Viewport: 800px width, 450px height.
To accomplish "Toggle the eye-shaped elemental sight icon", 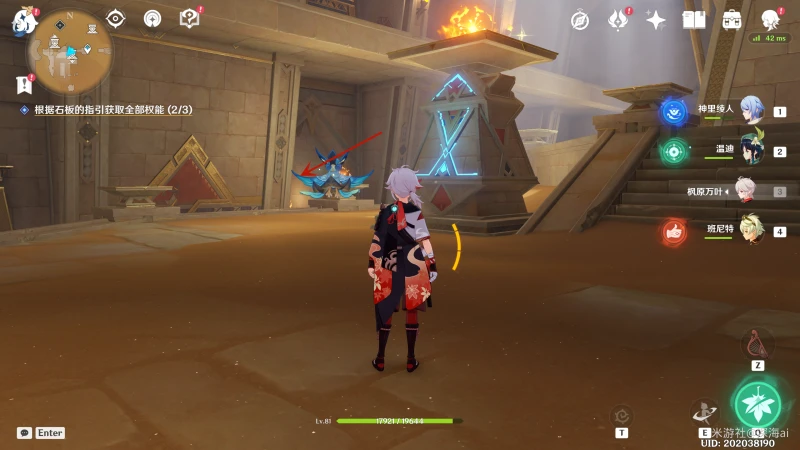I will [x=116, y=18].
